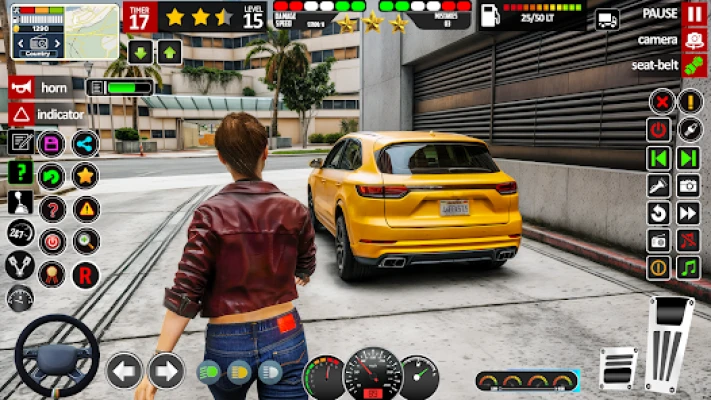Viewport: 711px width, 400px height.
Task: Pause the game with the red pause button
Action: (x=694, y=13)
